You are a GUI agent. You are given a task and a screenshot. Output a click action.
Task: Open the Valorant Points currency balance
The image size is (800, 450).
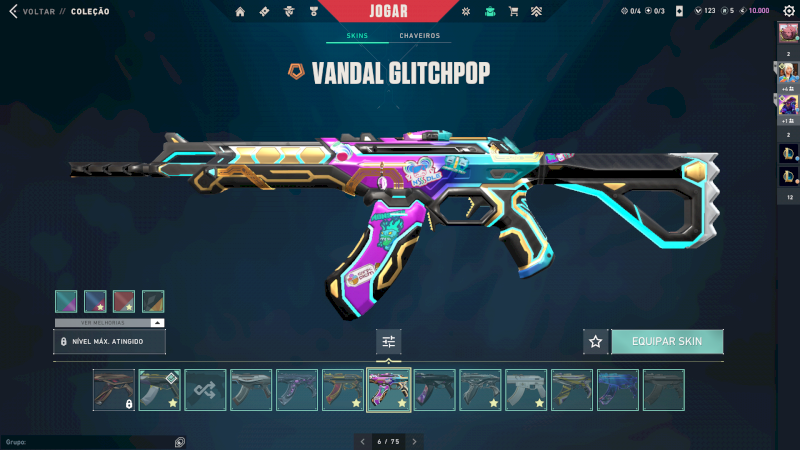point(705,11)
